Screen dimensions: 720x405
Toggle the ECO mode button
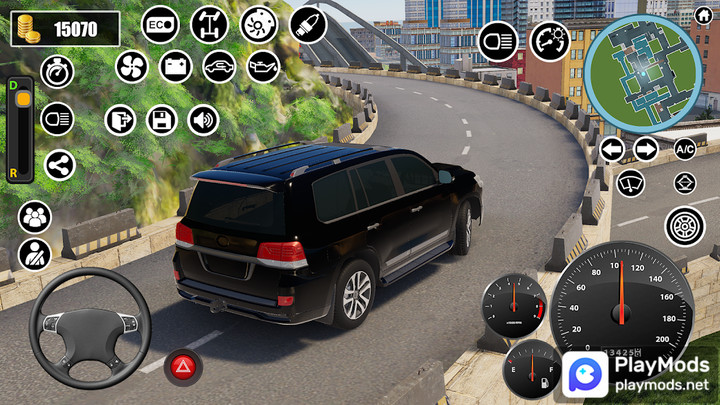[160, 24]
